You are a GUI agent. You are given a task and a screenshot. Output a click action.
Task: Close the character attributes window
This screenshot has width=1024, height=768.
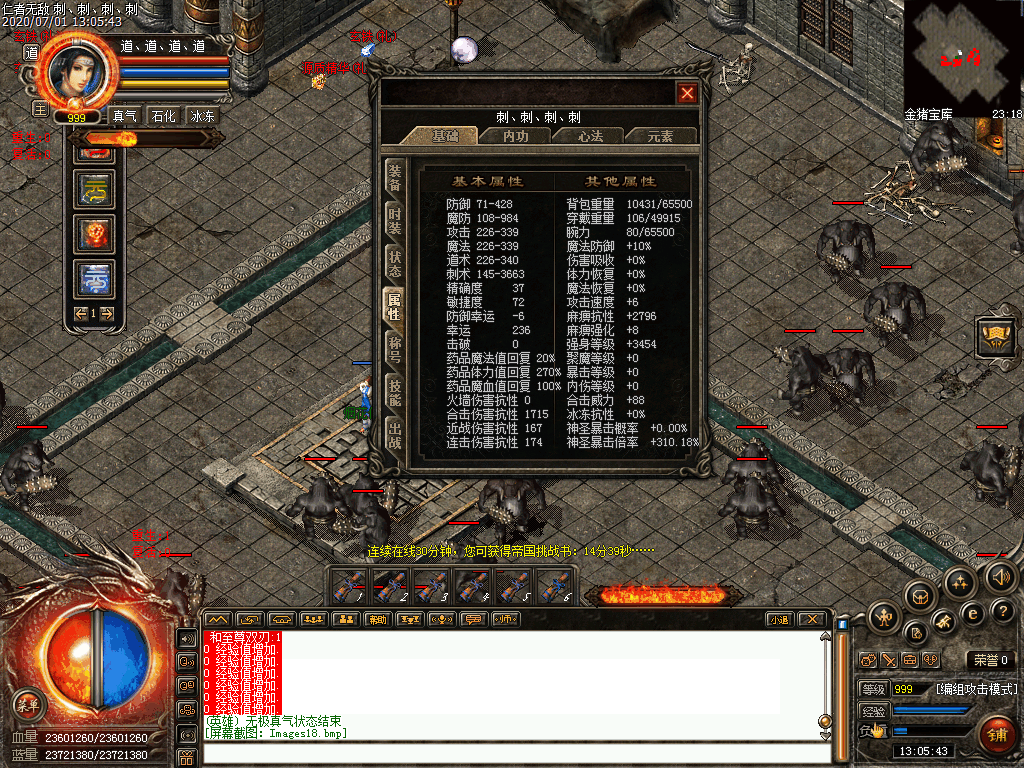[687, 94]
